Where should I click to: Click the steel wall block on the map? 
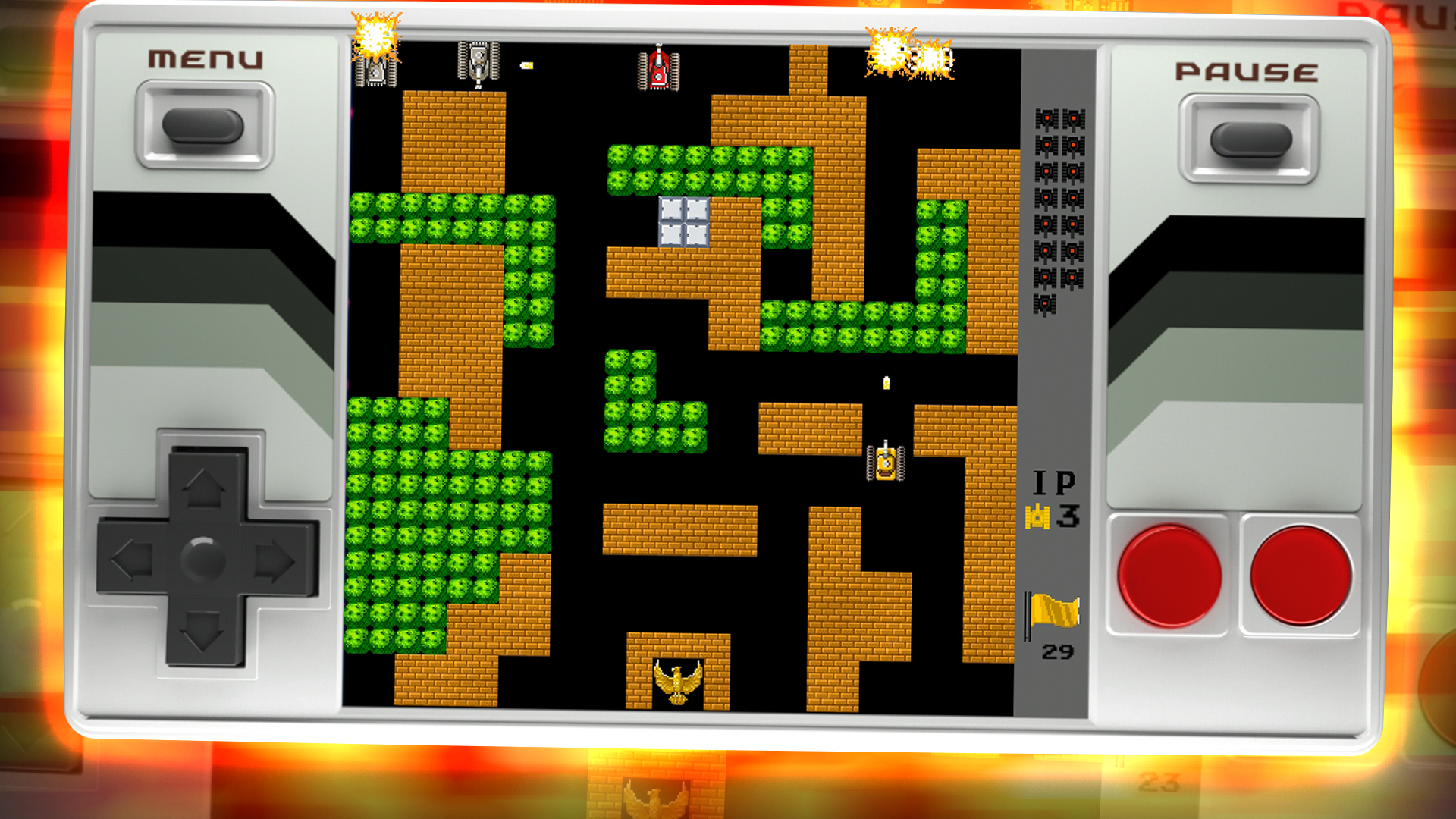pyautogui.click(x=685, y=221)
